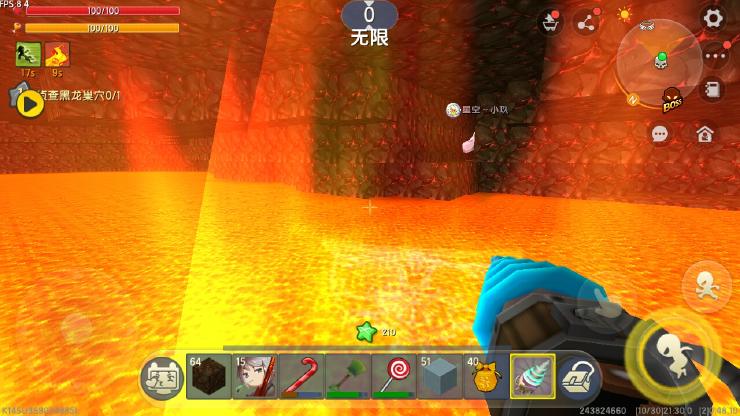Tap the large yellow jump button
740x416 pixels.
tap(665, 353)
